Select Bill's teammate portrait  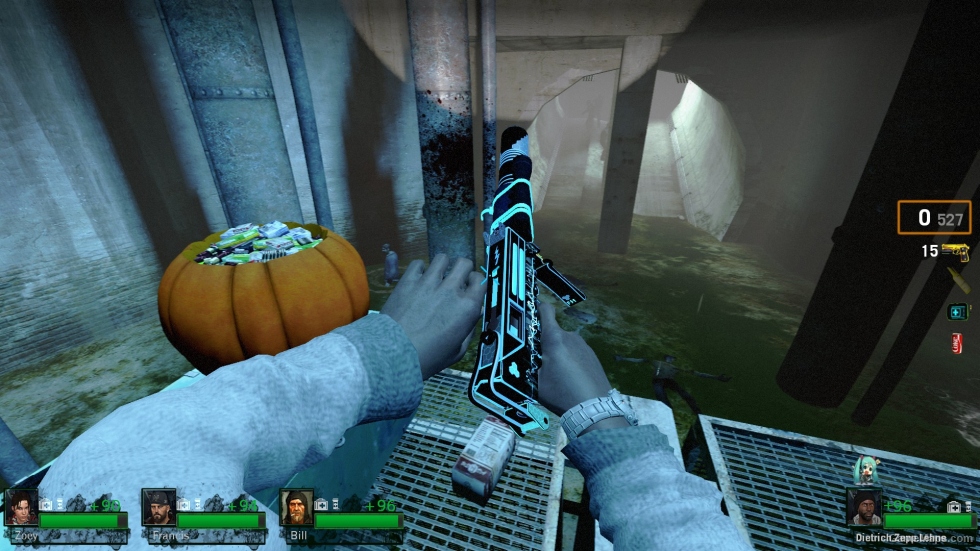pos(297,506)
